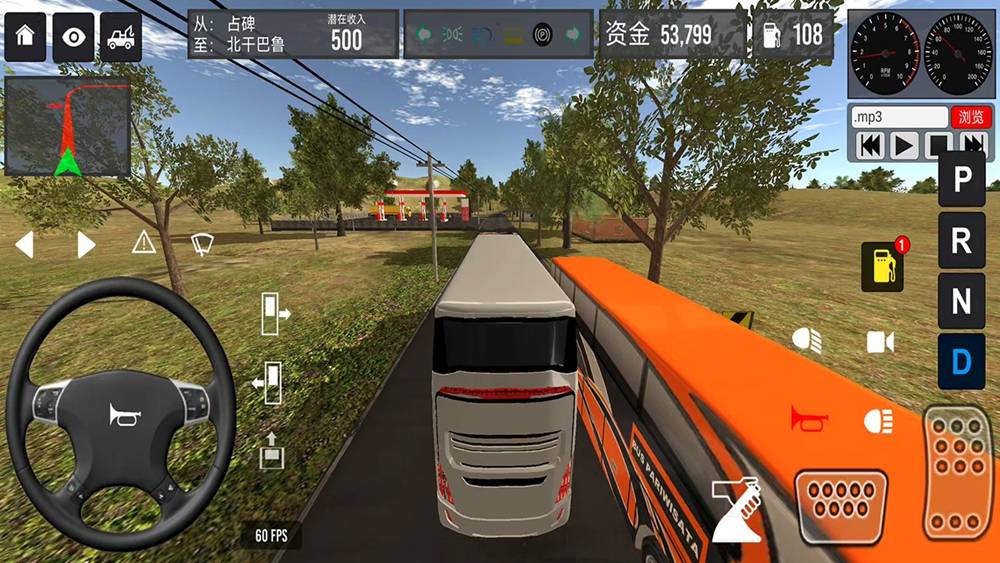Open the yellow fuel station notification
The width and height of the screenshot is (1000, 563).
point(882,266)
